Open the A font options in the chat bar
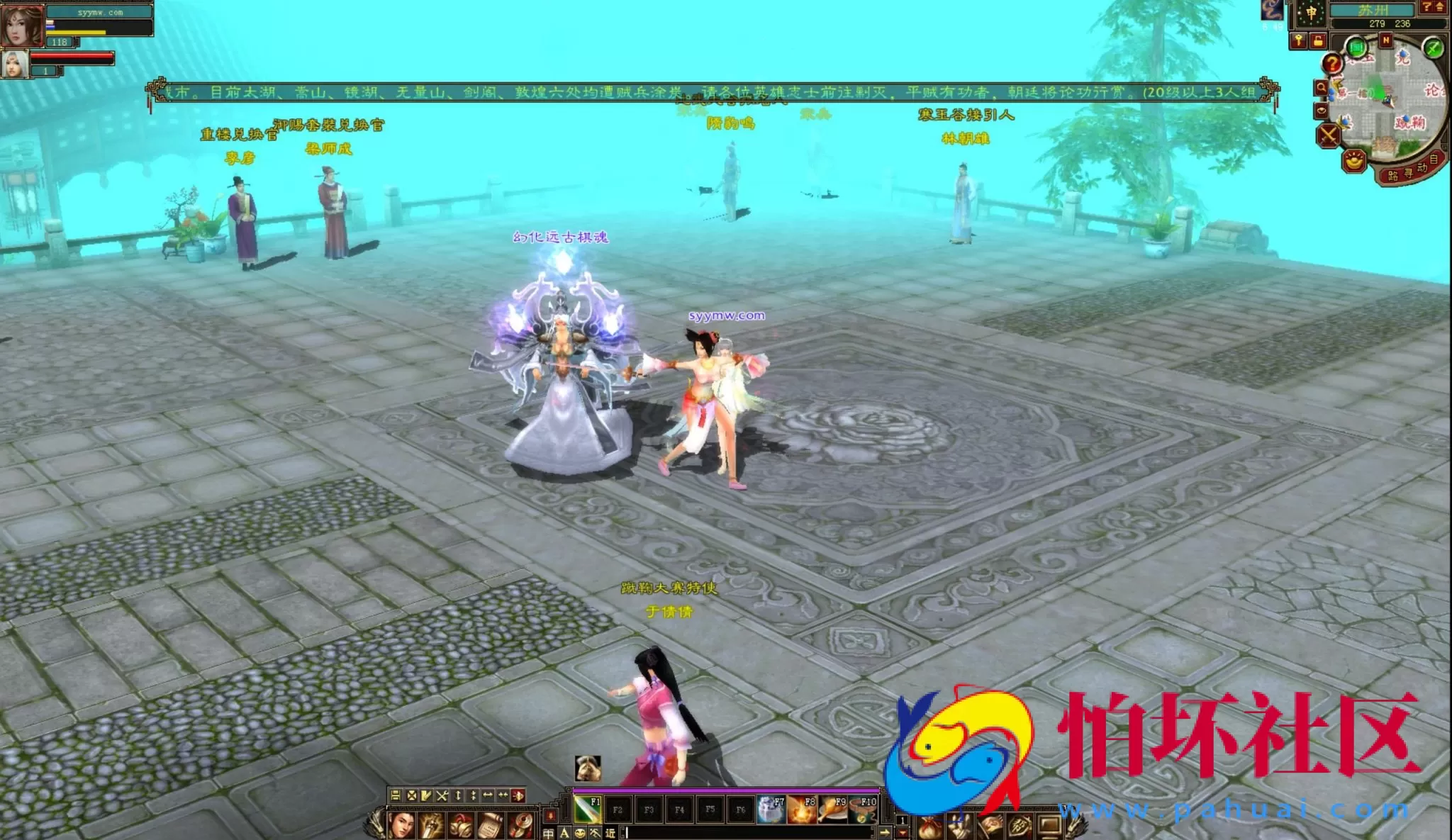Screen dimensions: 1452x840 [x=563, y=833]
